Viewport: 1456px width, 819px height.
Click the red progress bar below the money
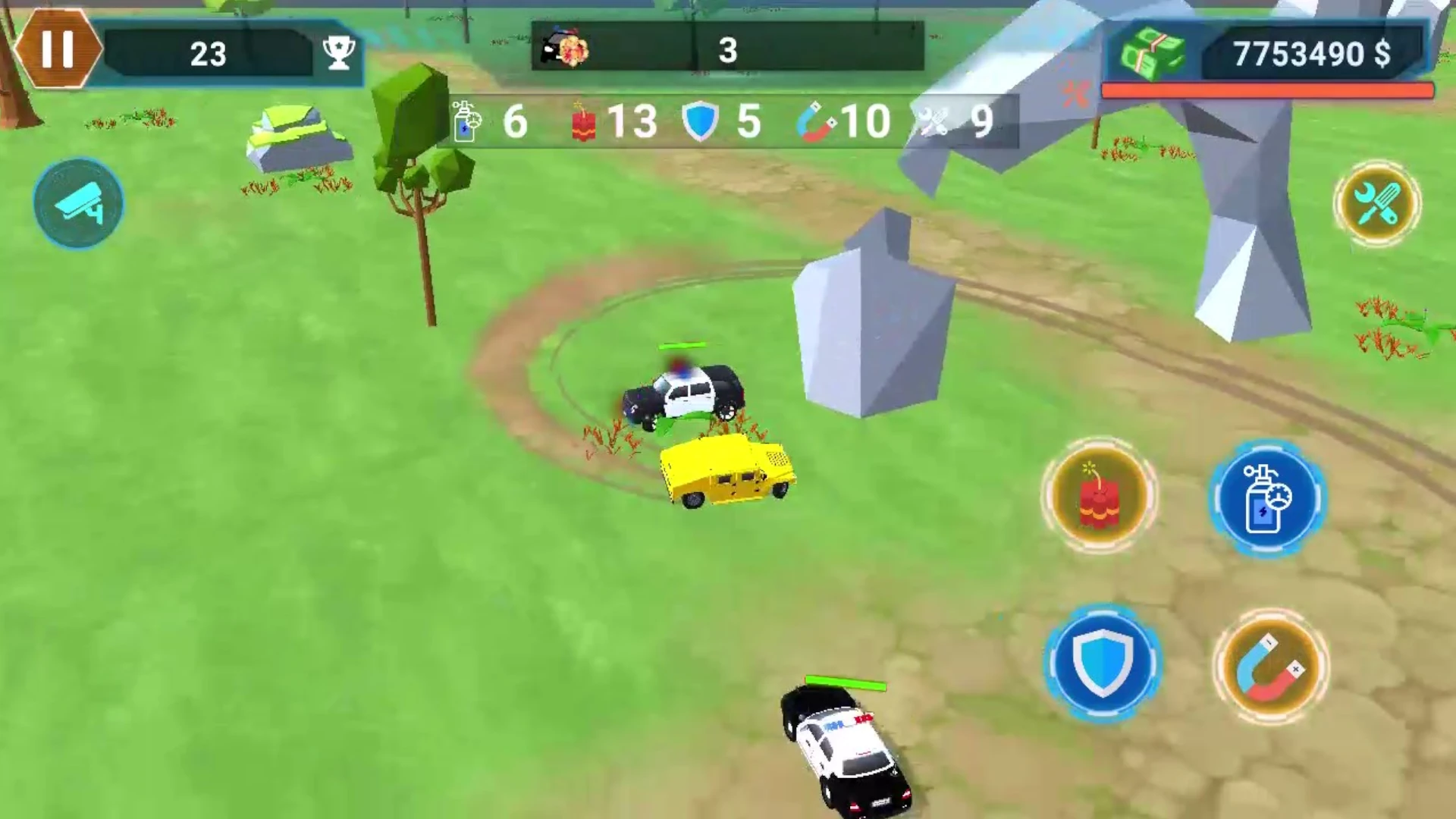[1269, 89]
